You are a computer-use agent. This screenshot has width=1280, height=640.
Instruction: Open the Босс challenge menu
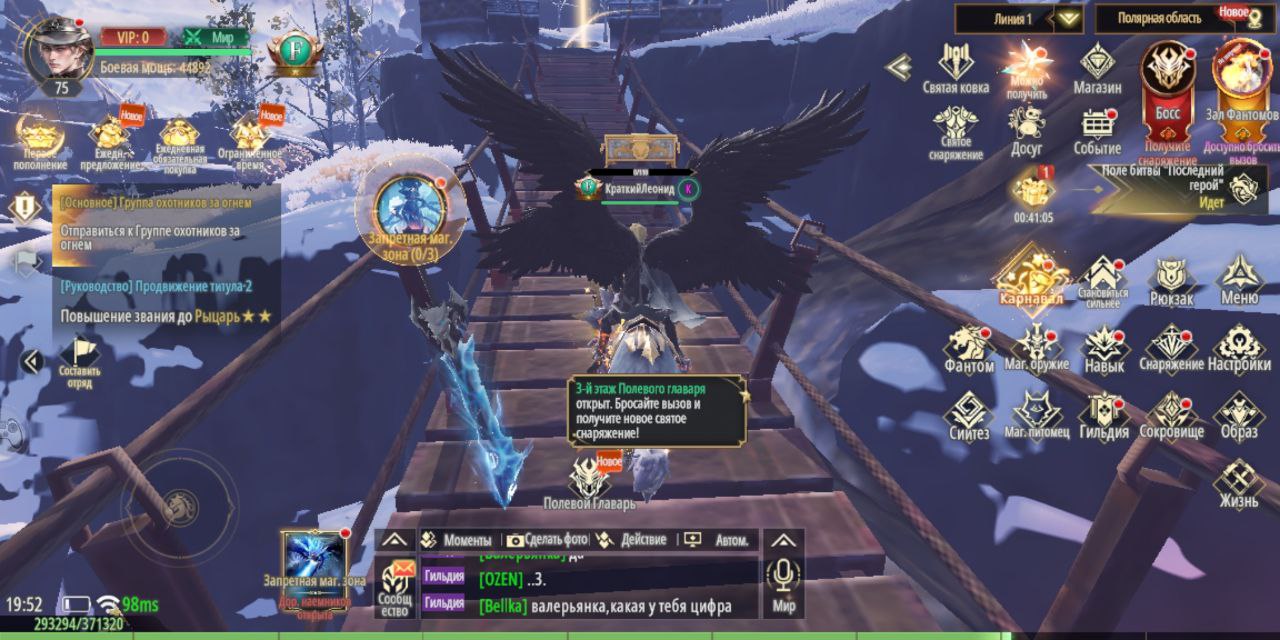[1168, 80]
